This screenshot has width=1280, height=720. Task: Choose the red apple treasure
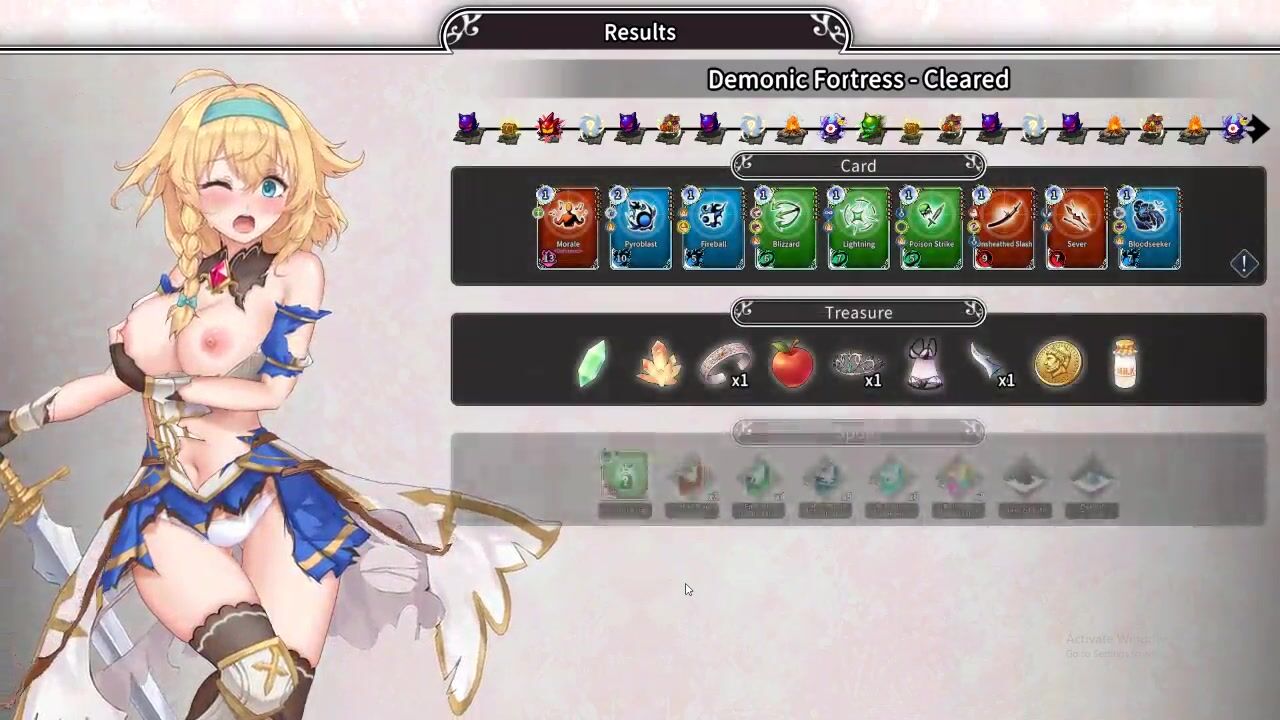tap(791, 363)
